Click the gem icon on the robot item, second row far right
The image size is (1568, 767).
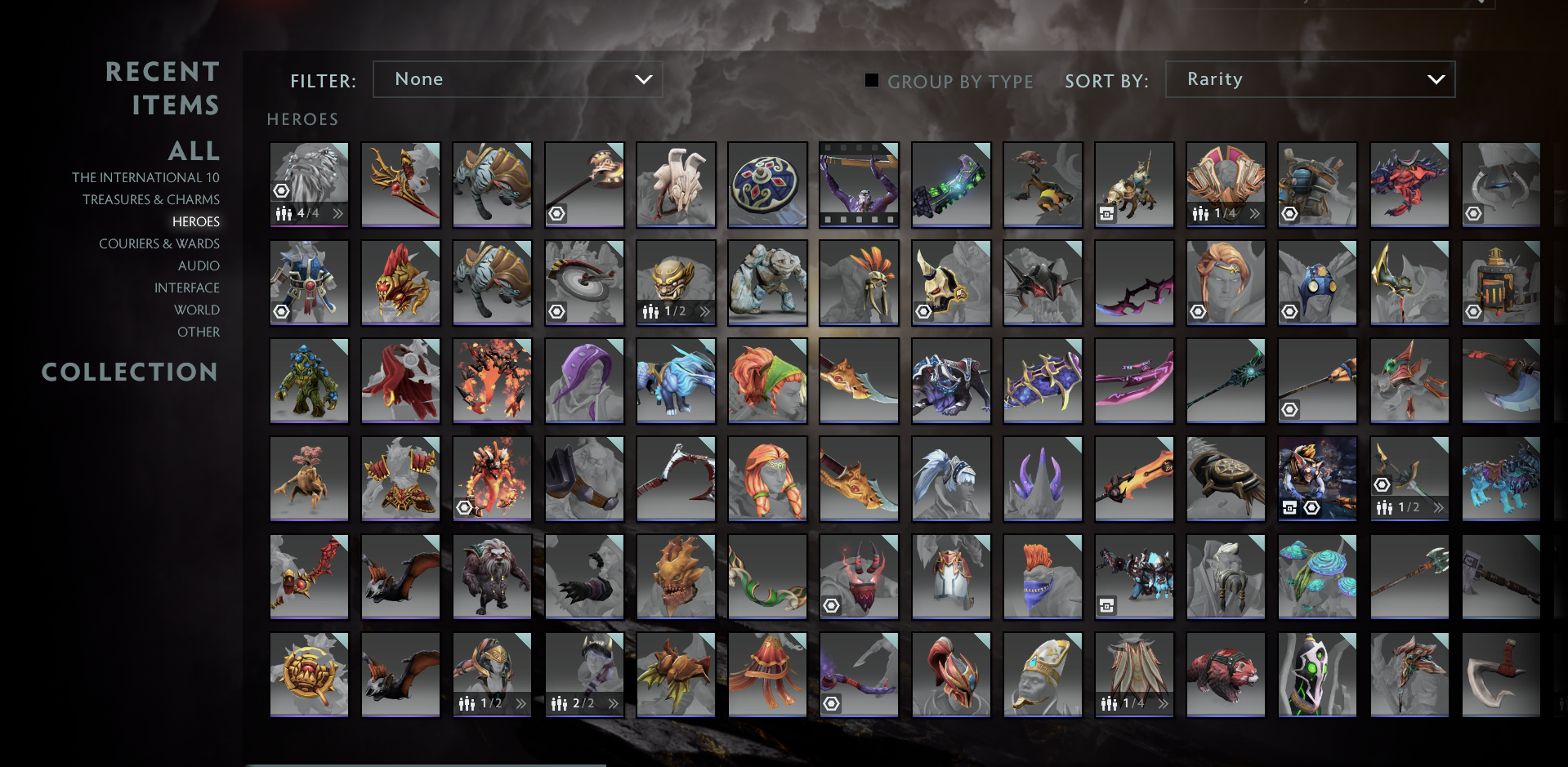coord(1473,311)
